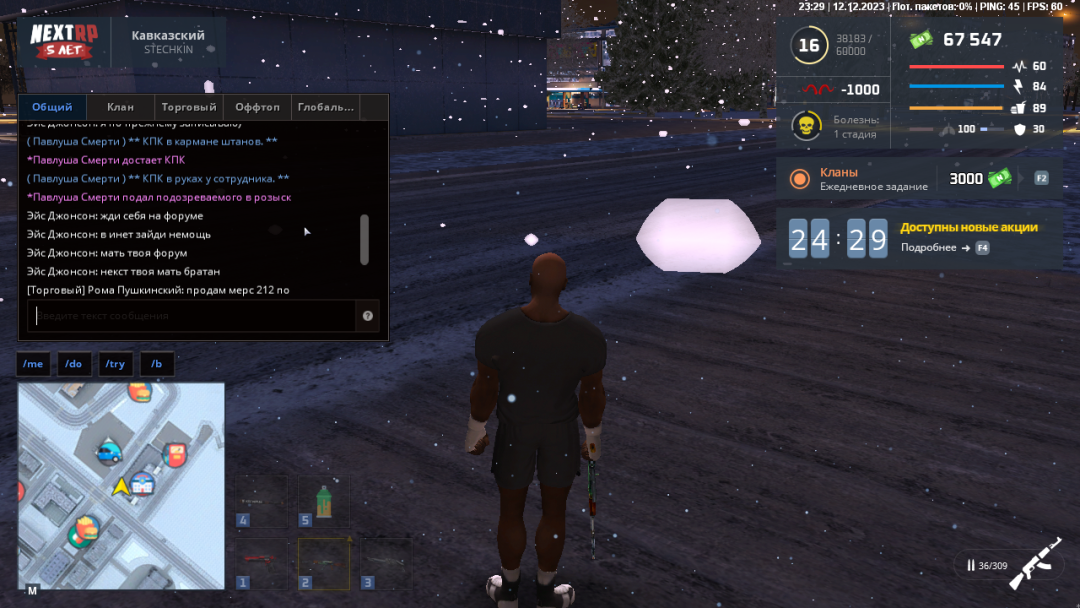
Task: Click the chat scrollbar handle
Action: [364, 239]
